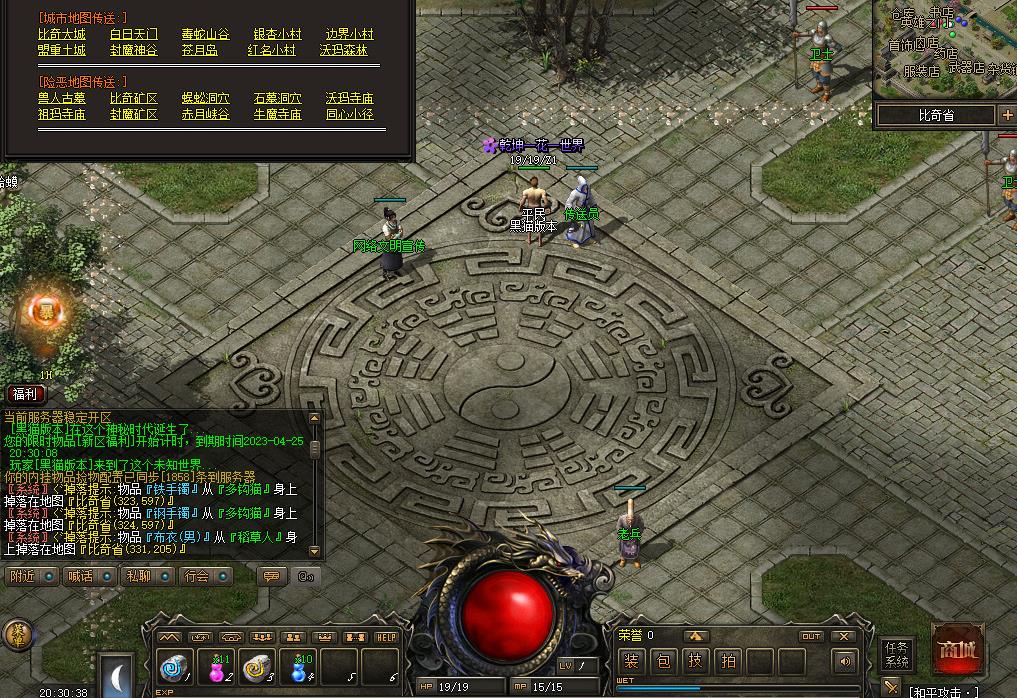Open the bag with the 包 button
1017x698 pixels.
[x=664, y=661]
